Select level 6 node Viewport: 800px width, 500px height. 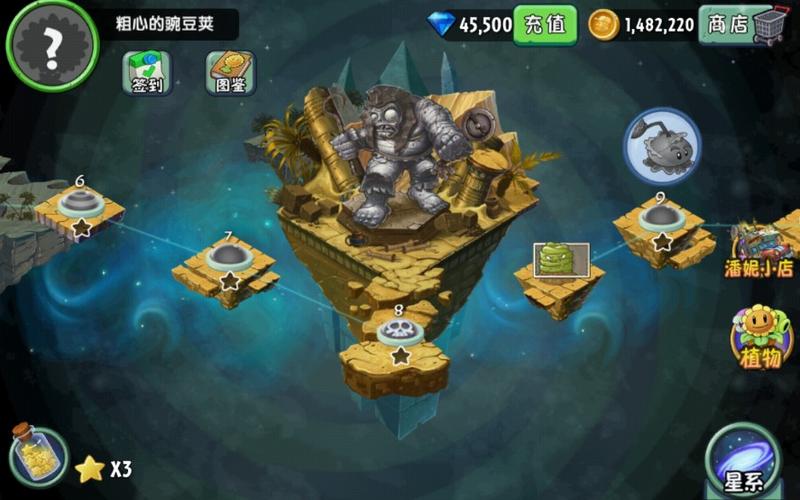pos(80,206)
